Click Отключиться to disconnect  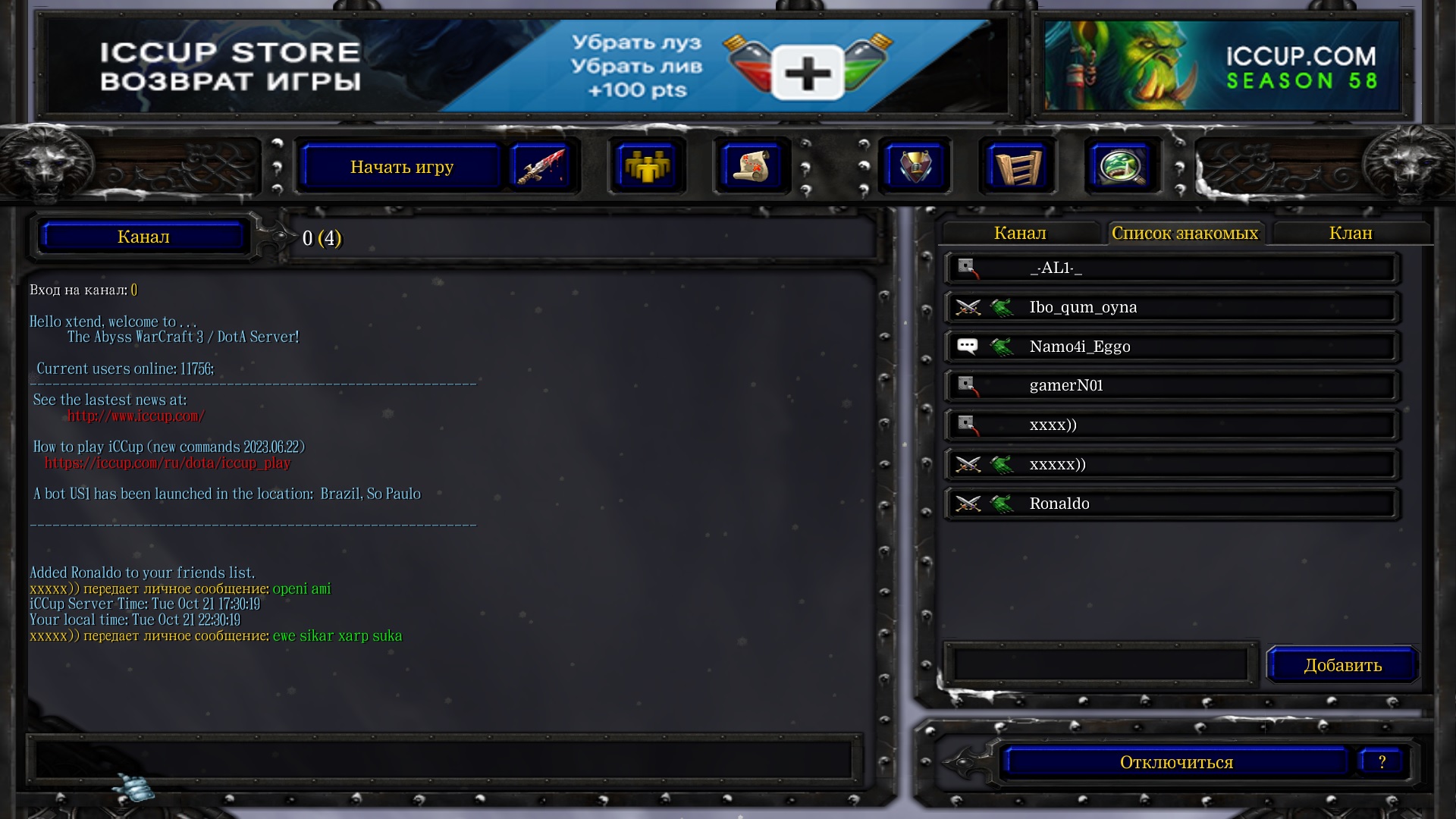tap(1175, 762)
